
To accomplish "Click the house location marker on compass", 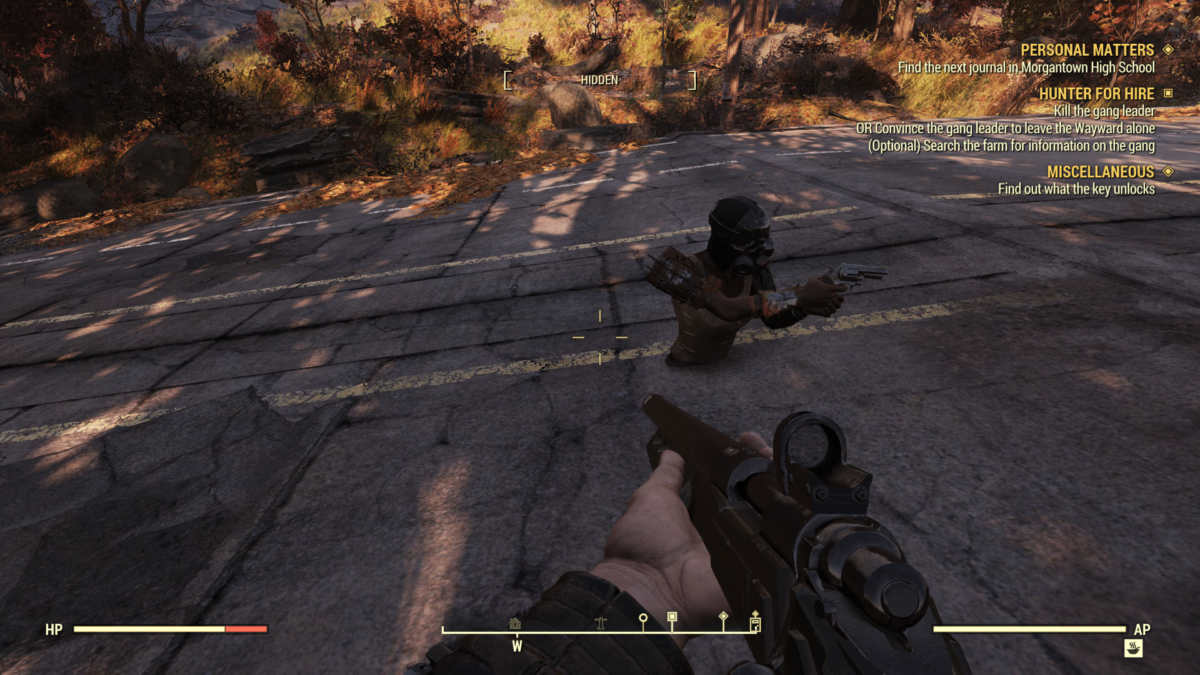I will 515,622.
